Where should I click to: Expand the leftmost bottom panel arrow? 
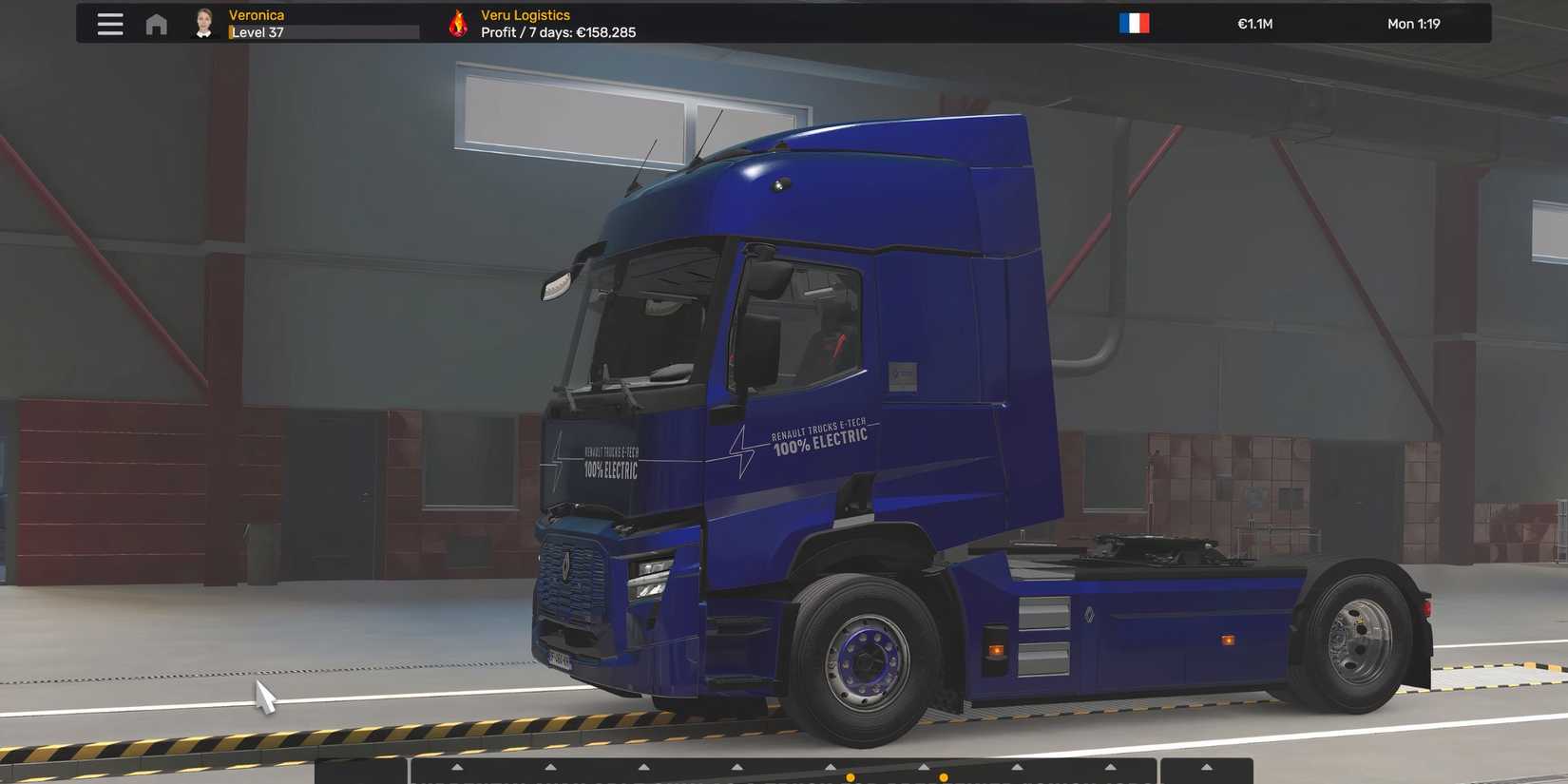tap(454, 766)
